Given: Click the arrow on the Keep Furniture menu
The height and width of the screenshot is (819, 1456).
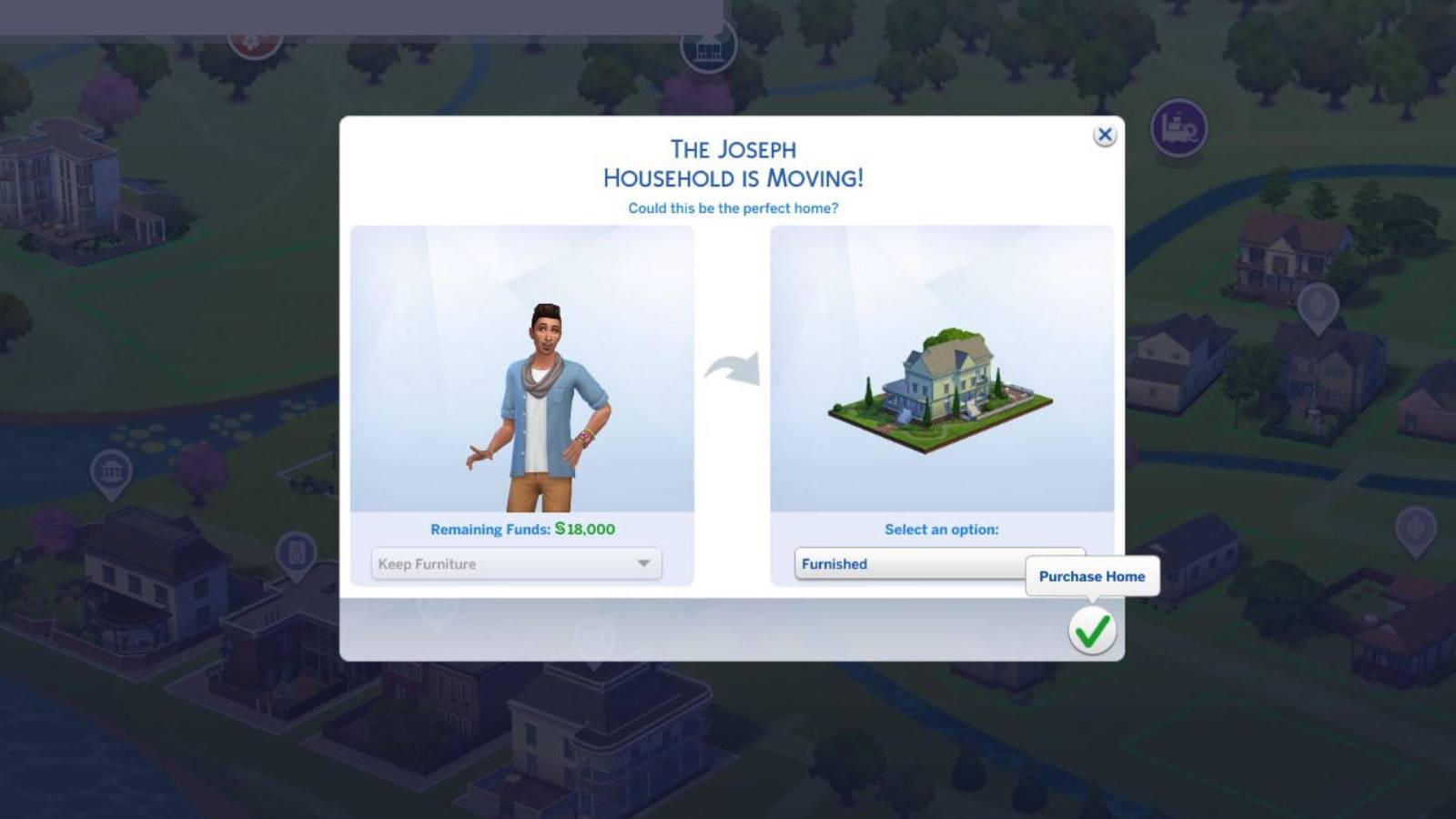Looking at the screenshot, I should 643,563.
